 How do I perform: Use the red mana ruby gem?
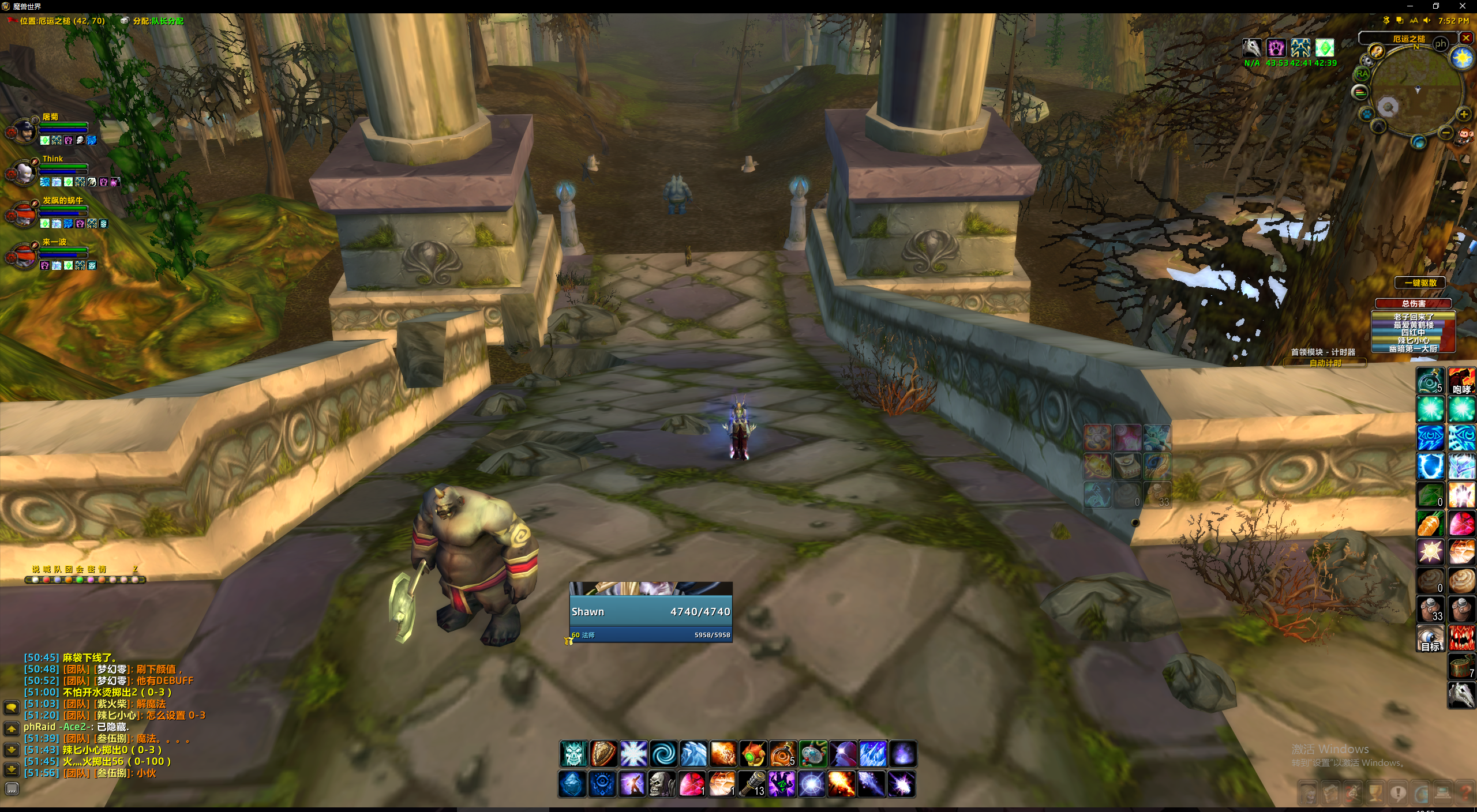(x=693, y=784)
